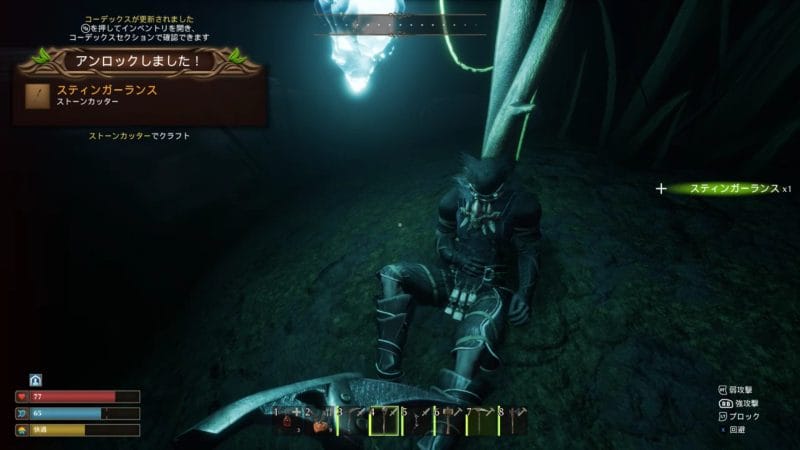Click the shelter buff icon above the health bar
Screen dimensions: 800x450
[x=35, y=380]
